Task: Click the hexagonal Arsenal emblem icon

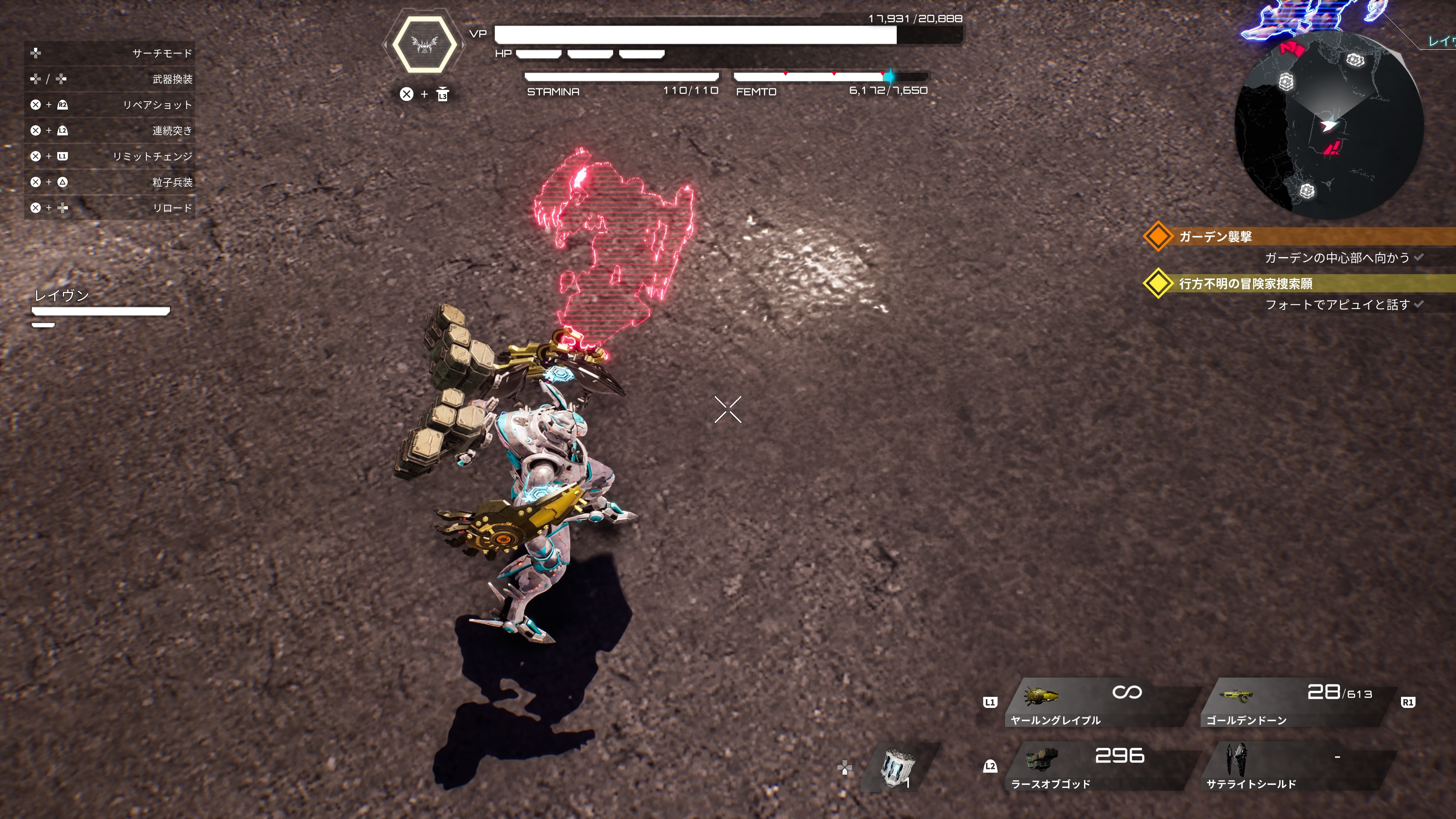Action: [425, 44]
